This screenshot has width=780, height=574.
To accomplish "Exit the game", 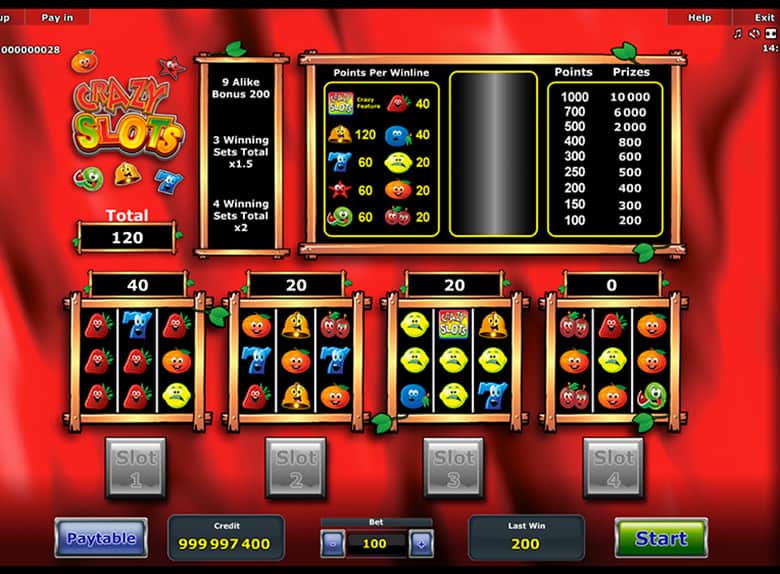I will pos(764,17).
